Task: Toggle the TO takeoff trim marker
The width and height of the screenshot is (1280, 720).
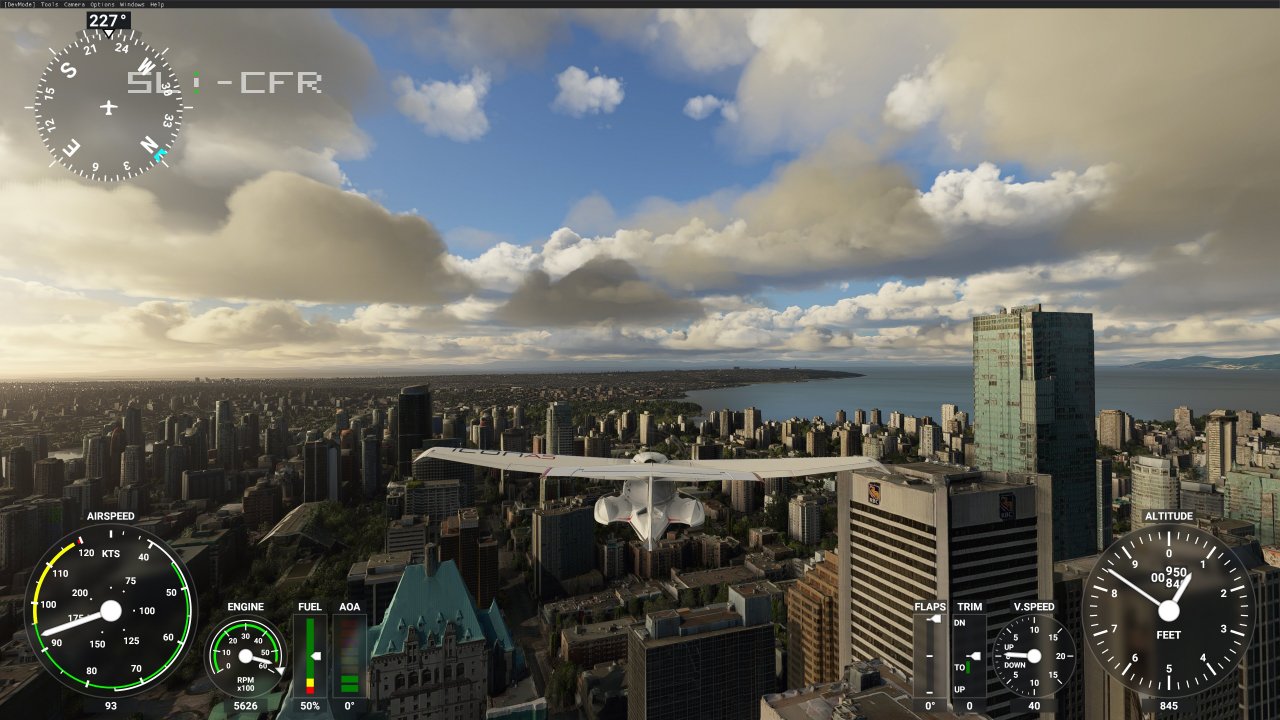Action: click(967, 667)
